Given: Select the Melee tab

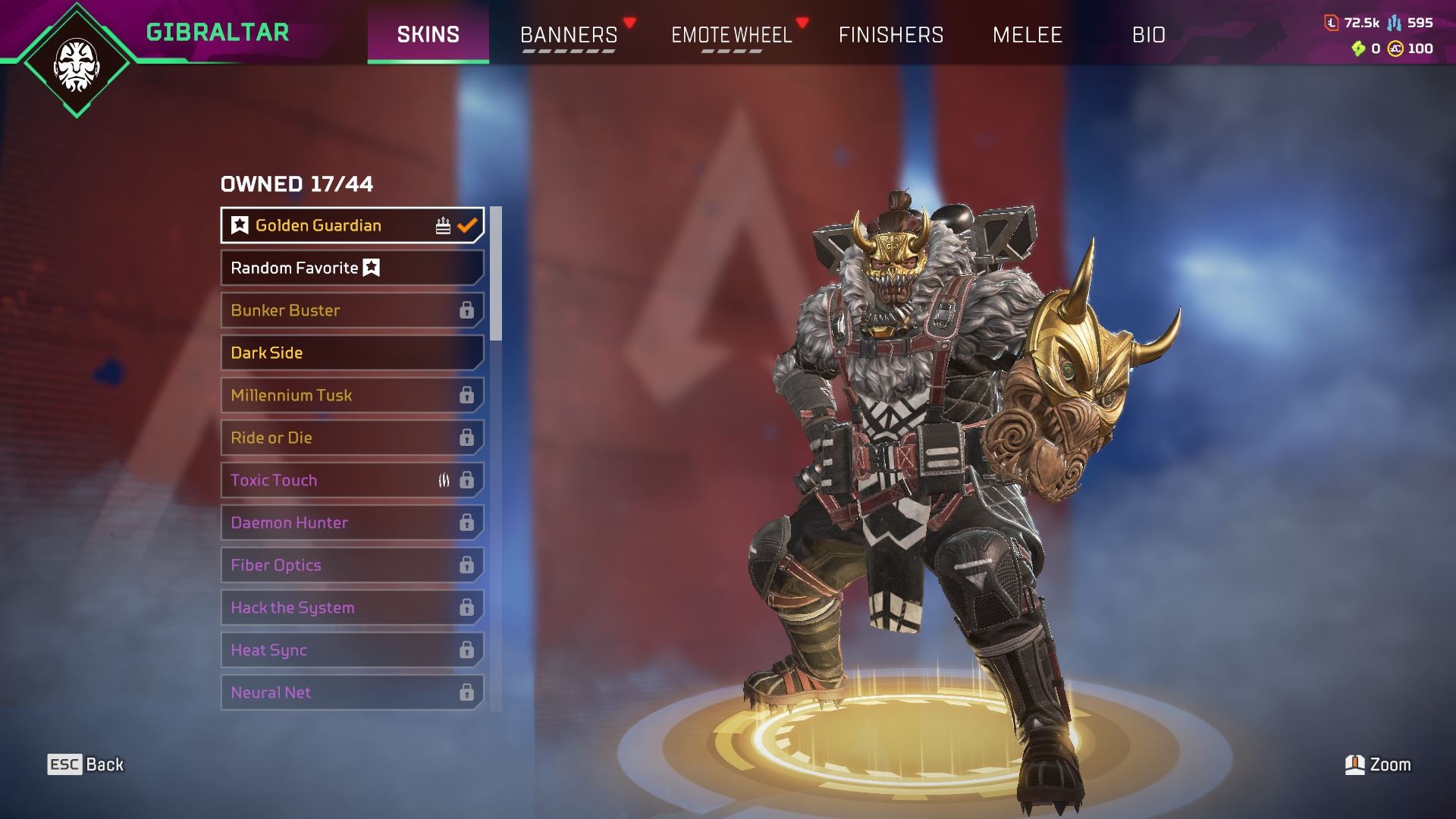Looking at the screenshot, I should [x=1028, y=35].
